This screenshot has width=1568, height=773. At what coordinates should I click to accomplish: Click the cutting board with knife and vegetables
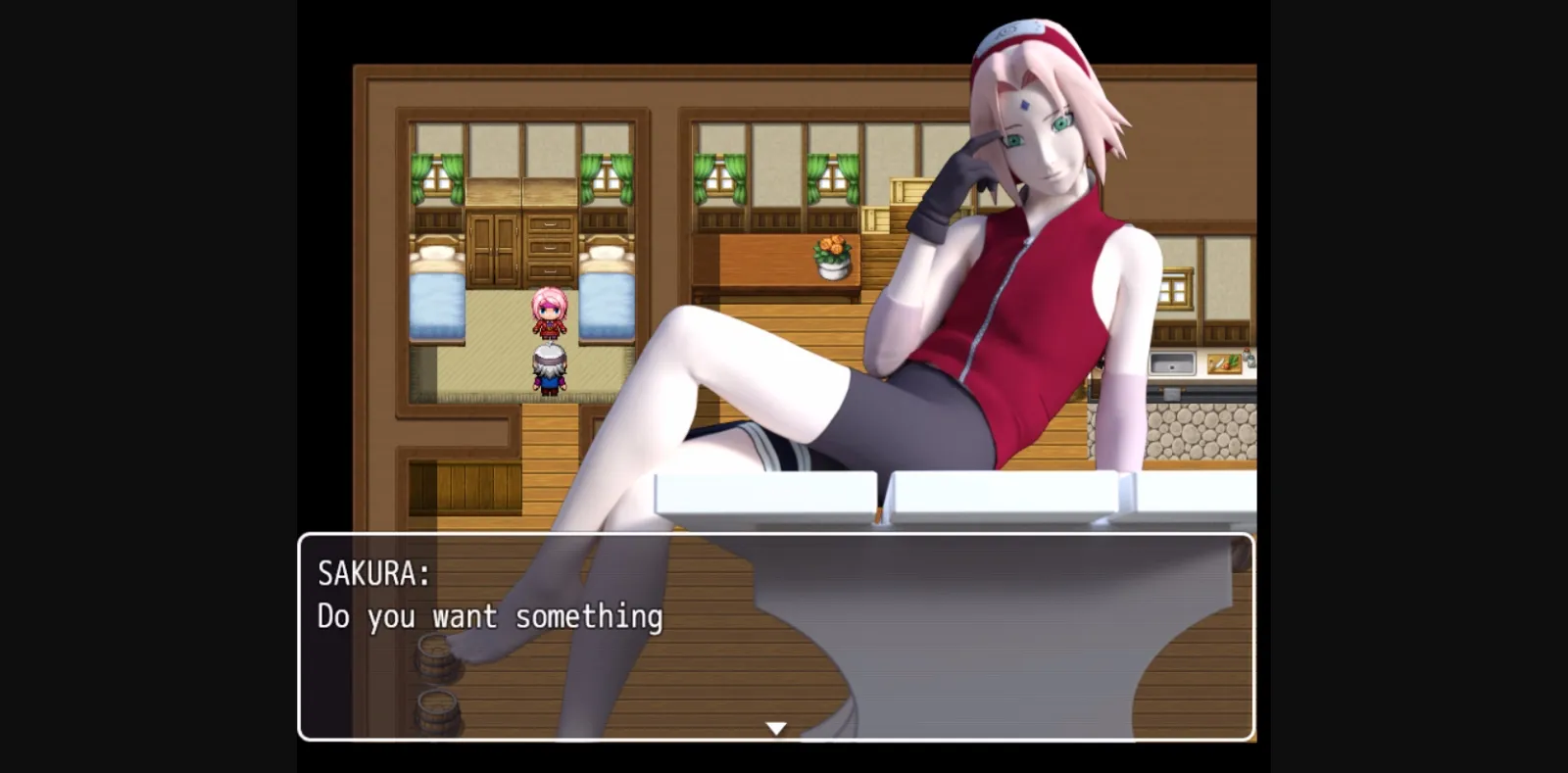click(x=1224, y=362)
